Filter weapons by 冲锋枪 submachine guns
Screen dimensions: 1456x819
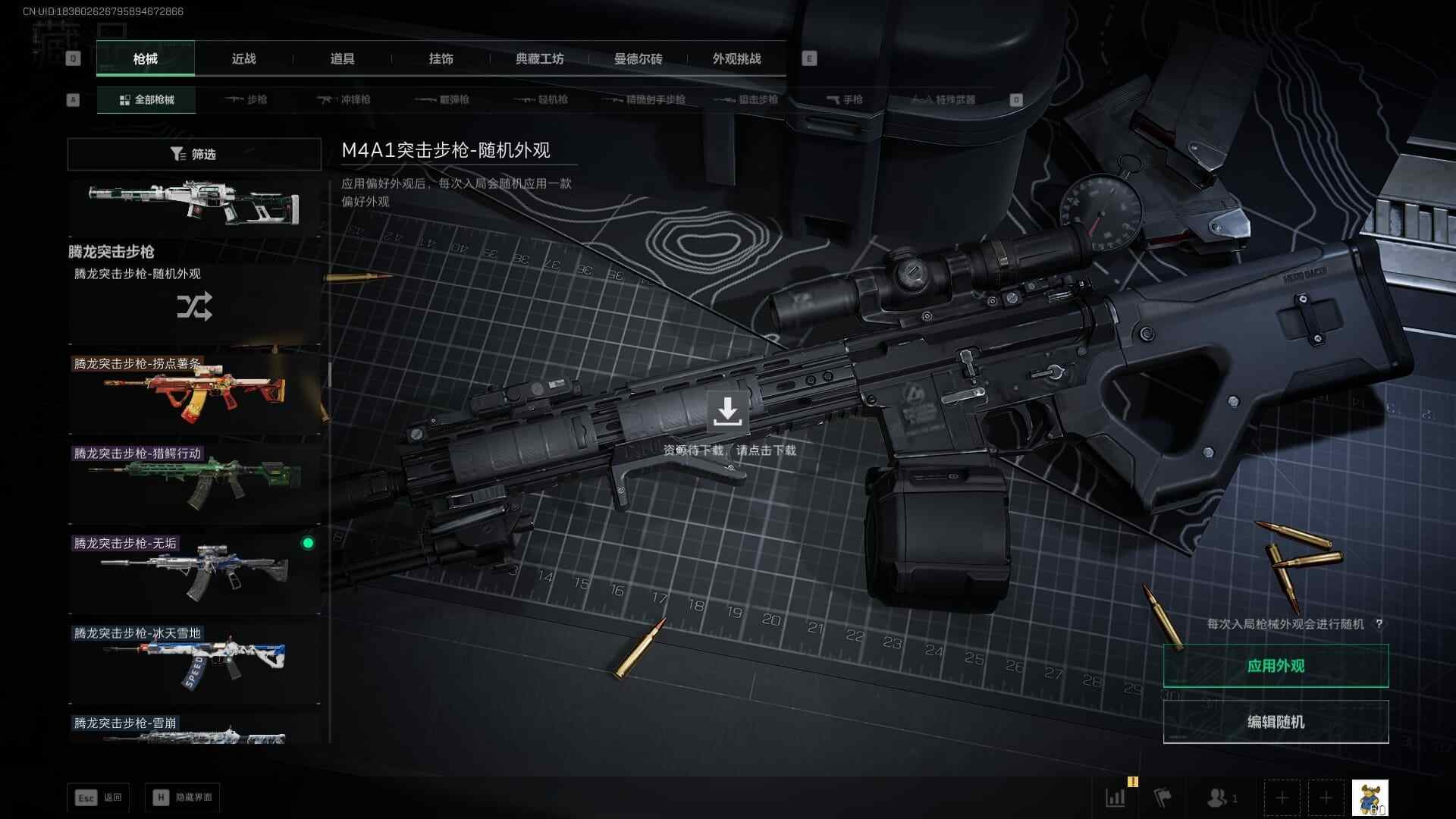pyautogui.click(x=344, y=99)
